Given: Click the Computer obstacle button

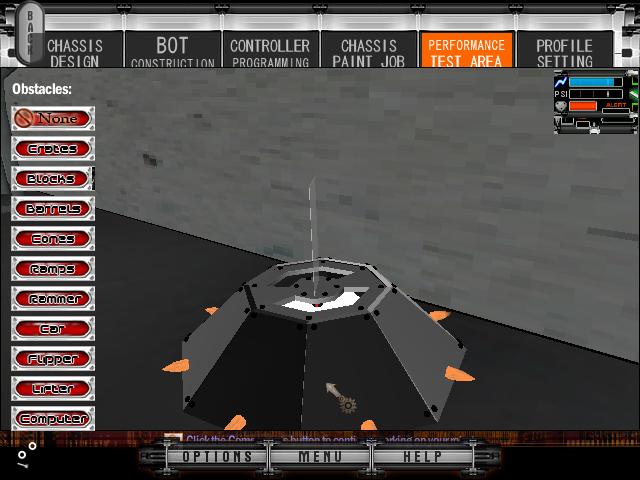Looking at the screenshot, I should 54,419.
